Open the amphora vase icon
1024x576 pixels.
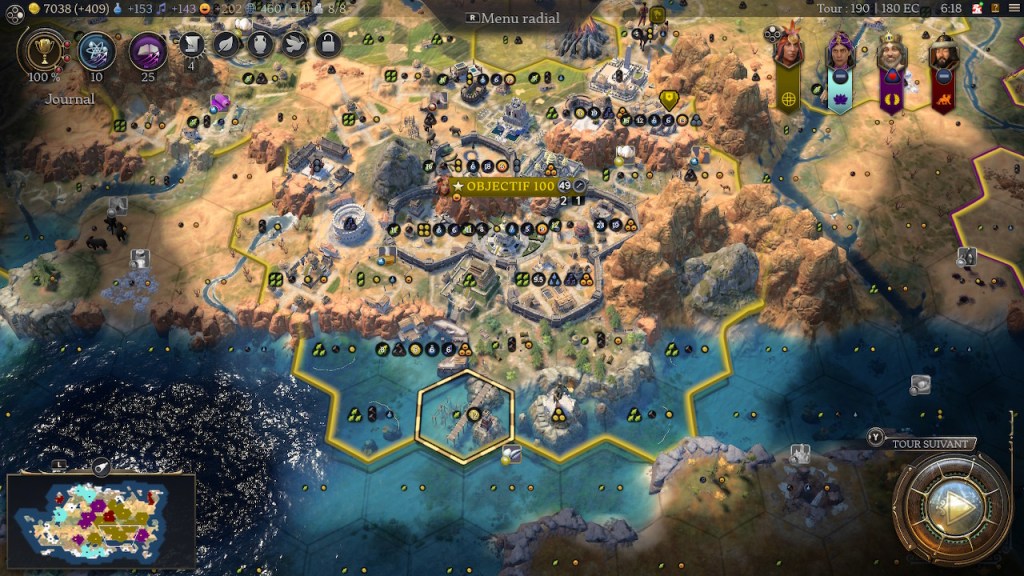pos(260,44)
